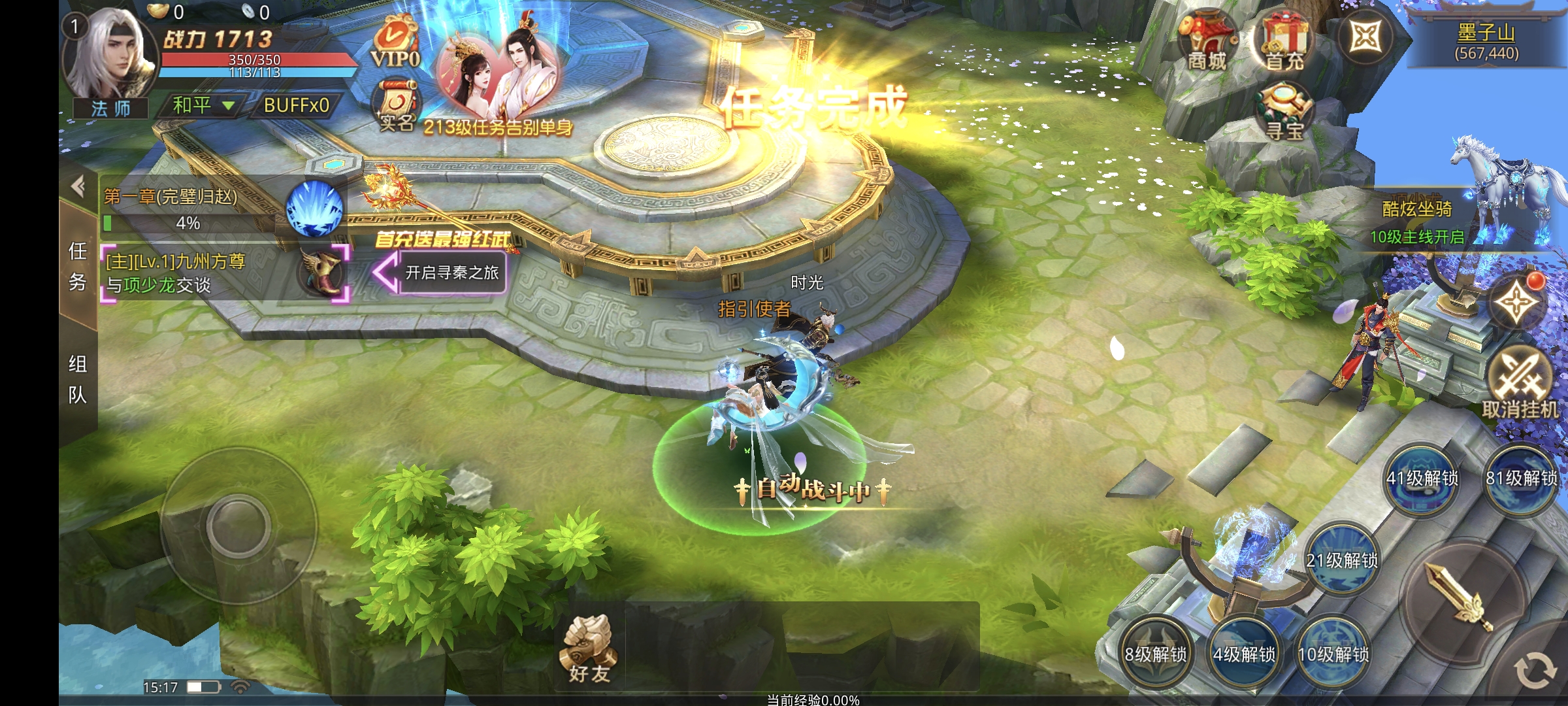Switch to the 组队 team tab
The image size is (1568, 706).
[78, 379]
